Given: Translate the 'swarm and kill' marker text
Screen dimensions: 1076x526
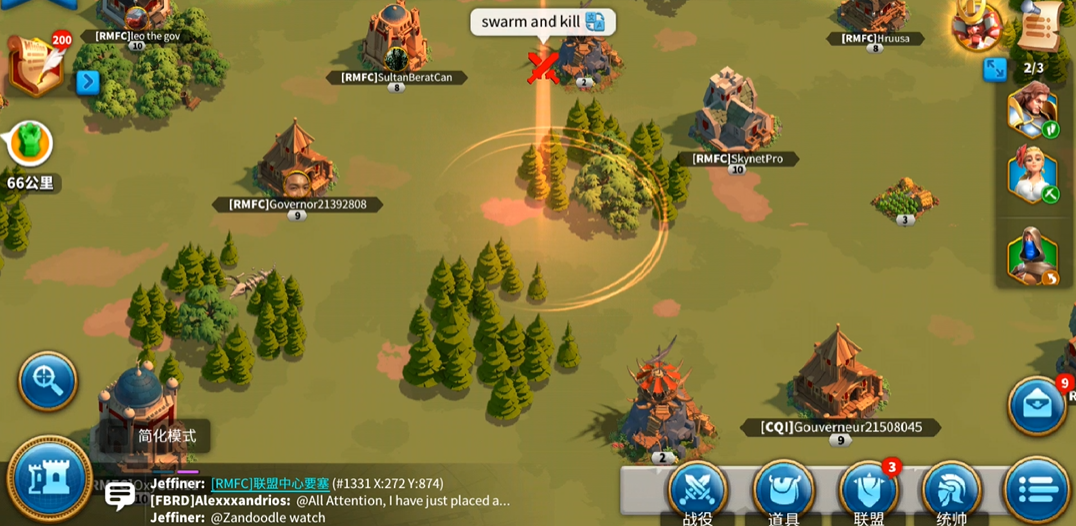Looking at the screenshot, I should point(596,22).
